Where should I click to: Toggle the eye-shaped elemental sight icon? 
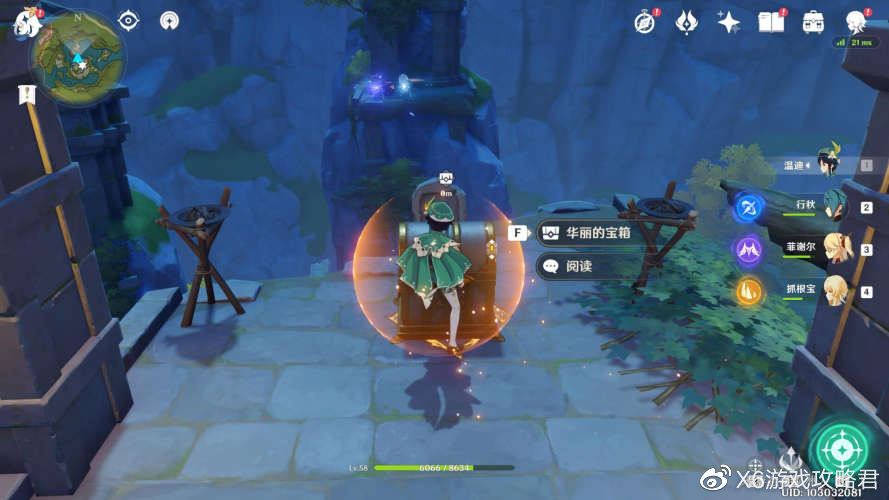(128, 21)
